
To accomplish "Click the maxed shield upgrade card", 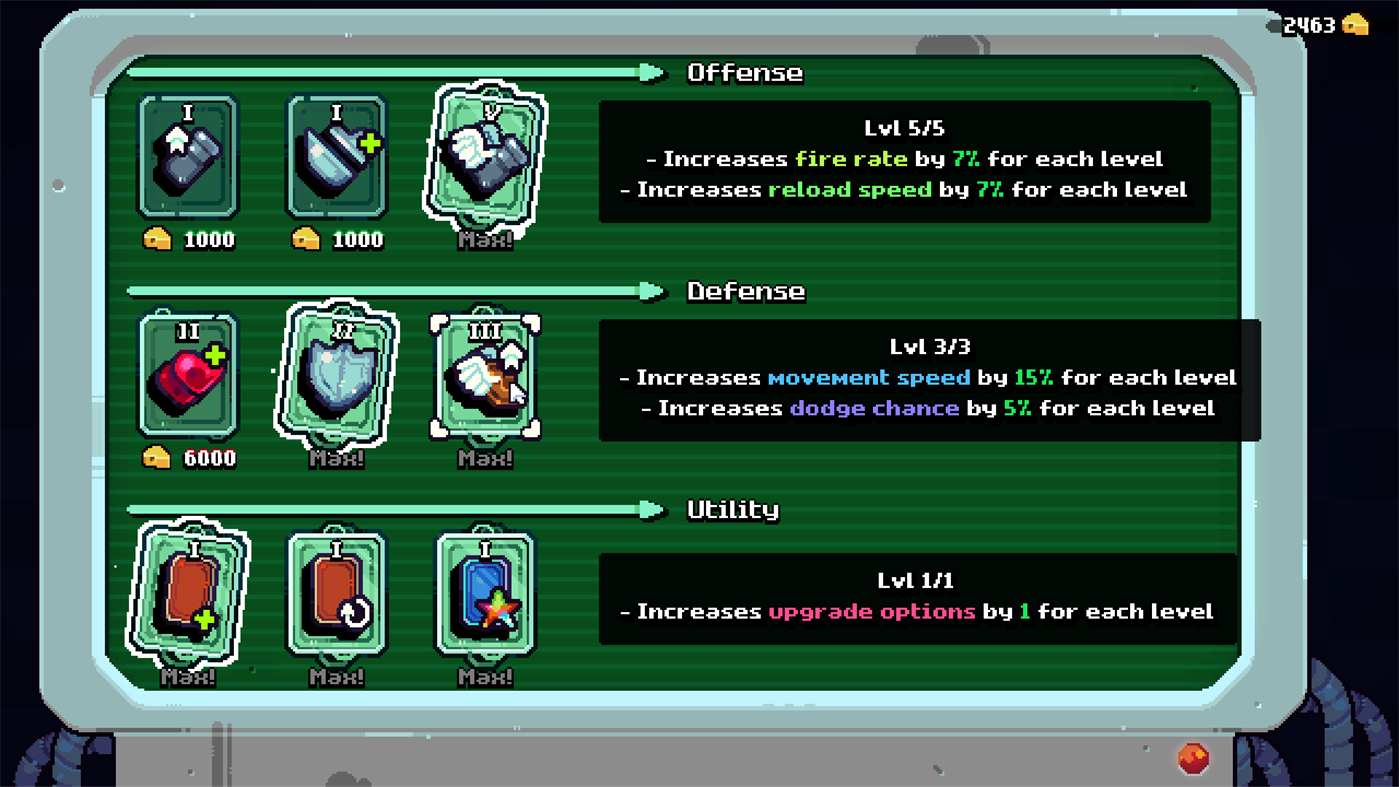I will click(x=336, y=377).
